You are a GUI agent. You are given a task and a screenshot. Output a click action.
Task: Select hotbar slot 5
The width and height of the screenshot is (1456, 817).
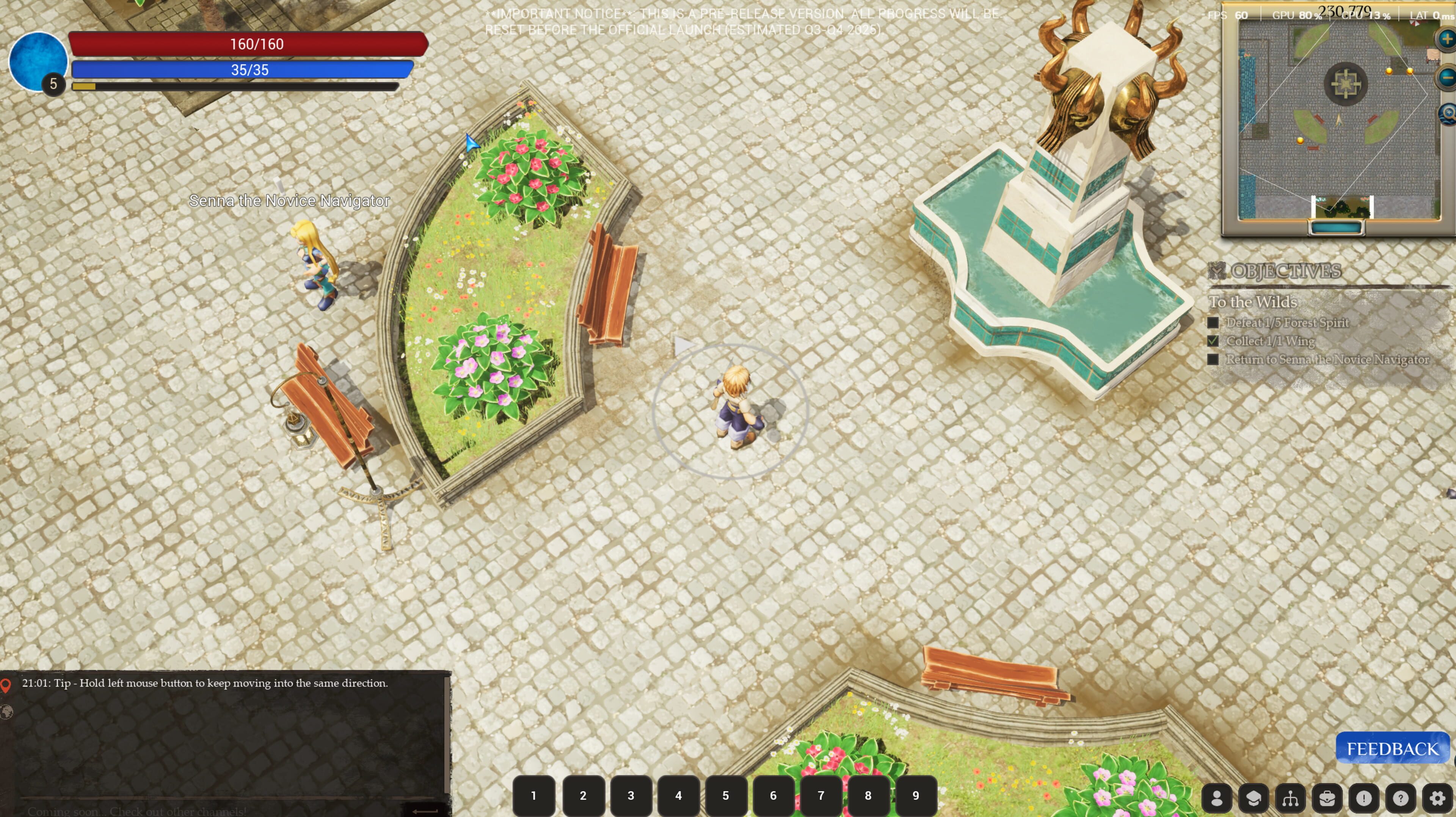pyautogui.click(x=726, y=795)
